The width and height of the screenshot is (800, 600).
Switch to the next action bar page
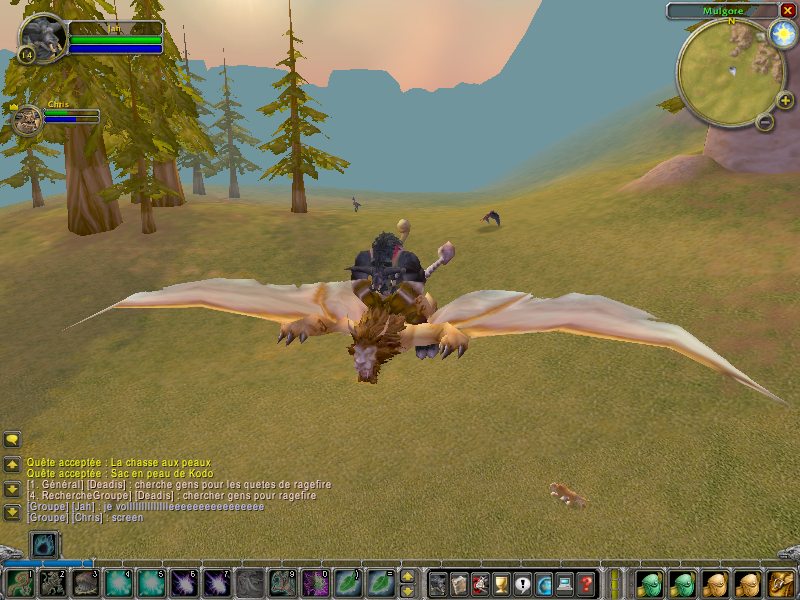pos(407,577)
